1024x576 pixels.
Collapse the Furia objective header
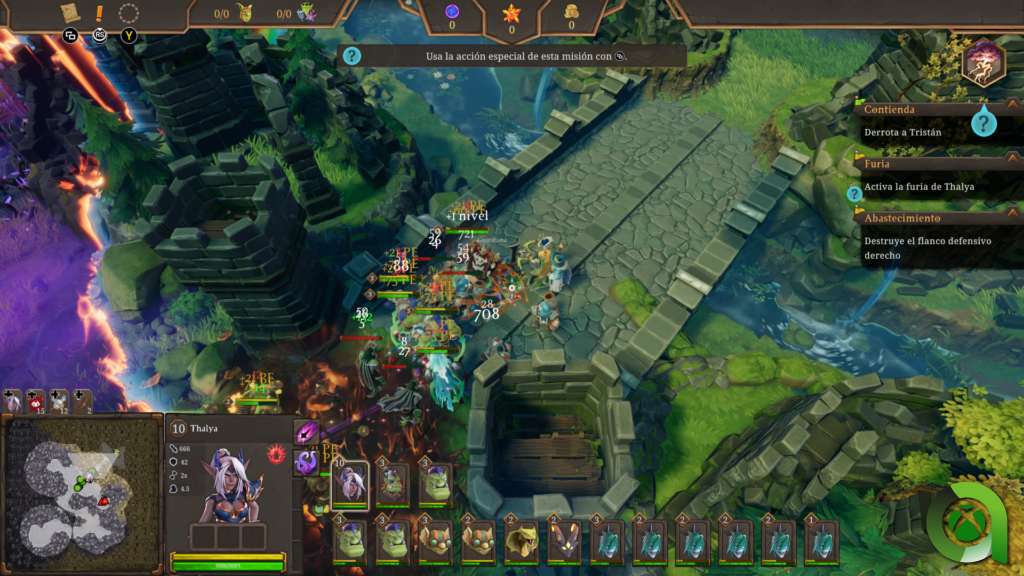coord(1012,161)
